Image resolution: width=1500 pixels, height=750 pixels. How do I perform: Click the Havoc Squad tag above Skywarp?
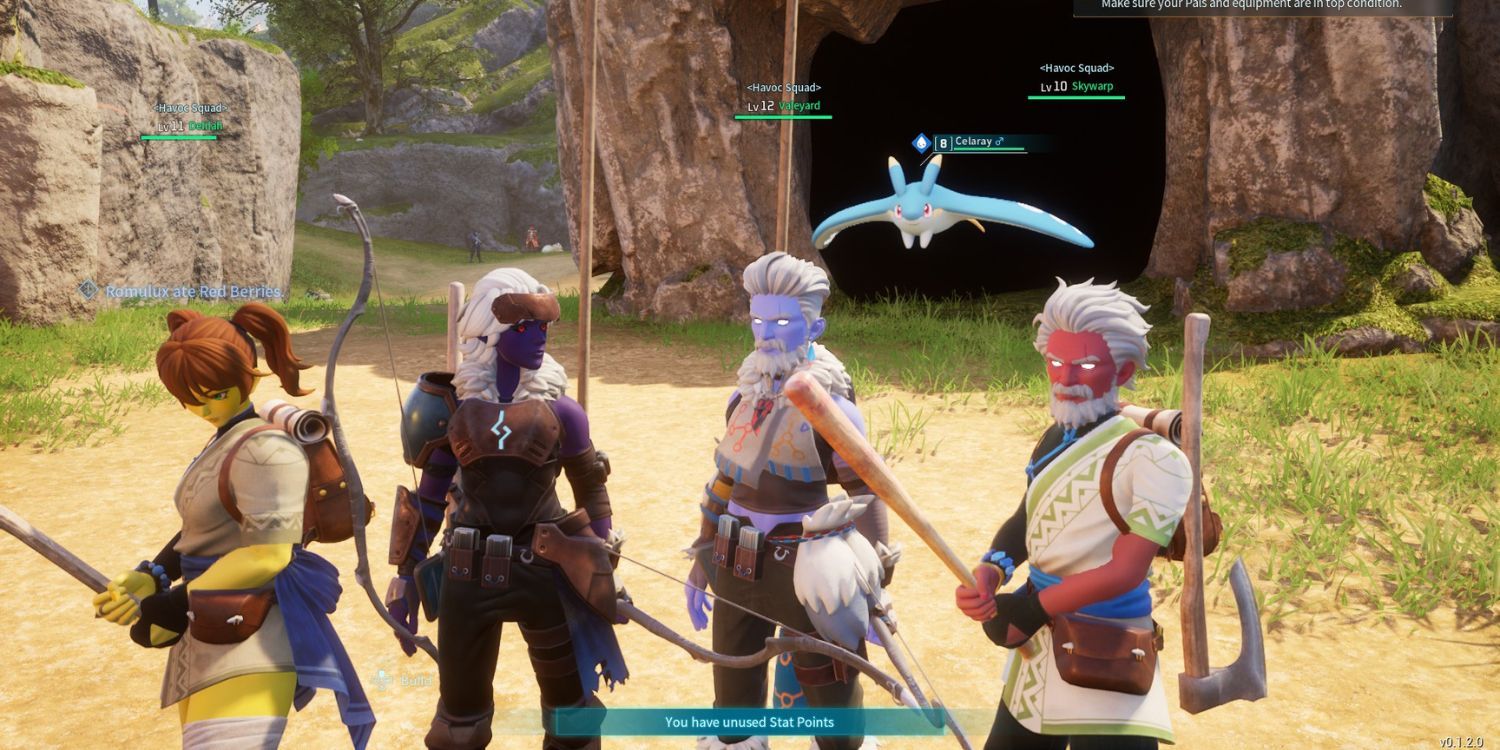(x=1075, y=68)
